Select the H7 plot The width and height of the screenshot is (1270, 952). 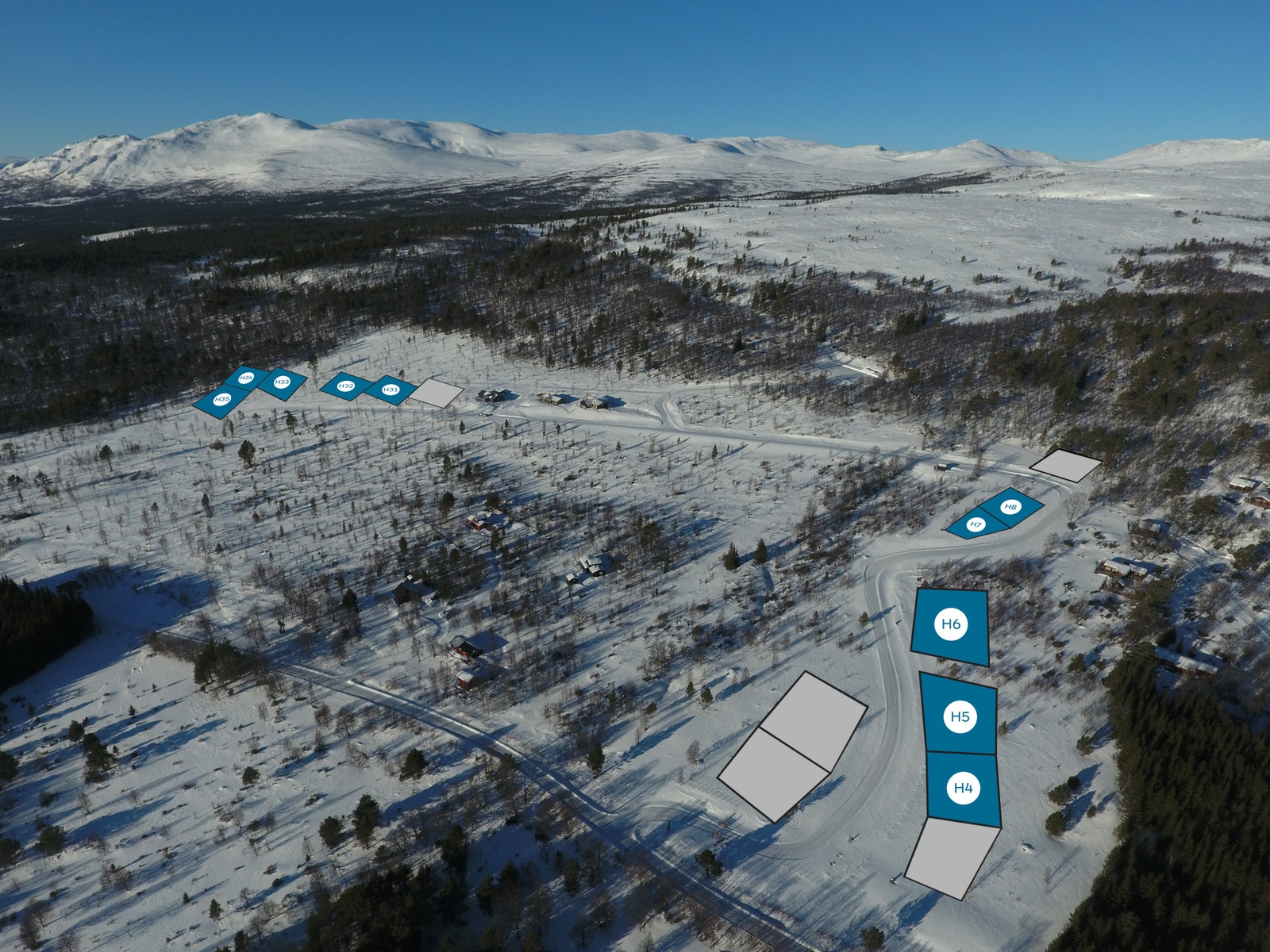(976, 525)
